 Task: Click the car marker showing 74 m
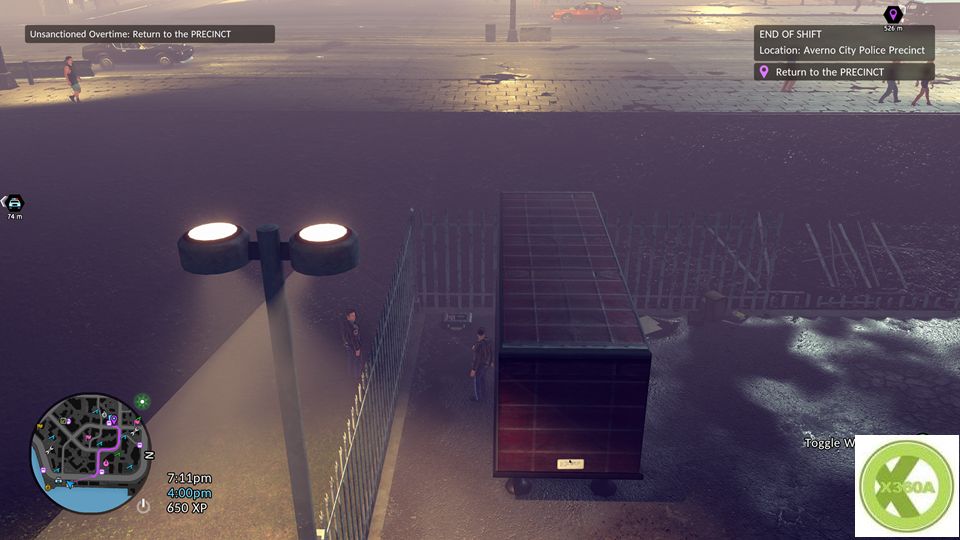[x=14, y=202]
